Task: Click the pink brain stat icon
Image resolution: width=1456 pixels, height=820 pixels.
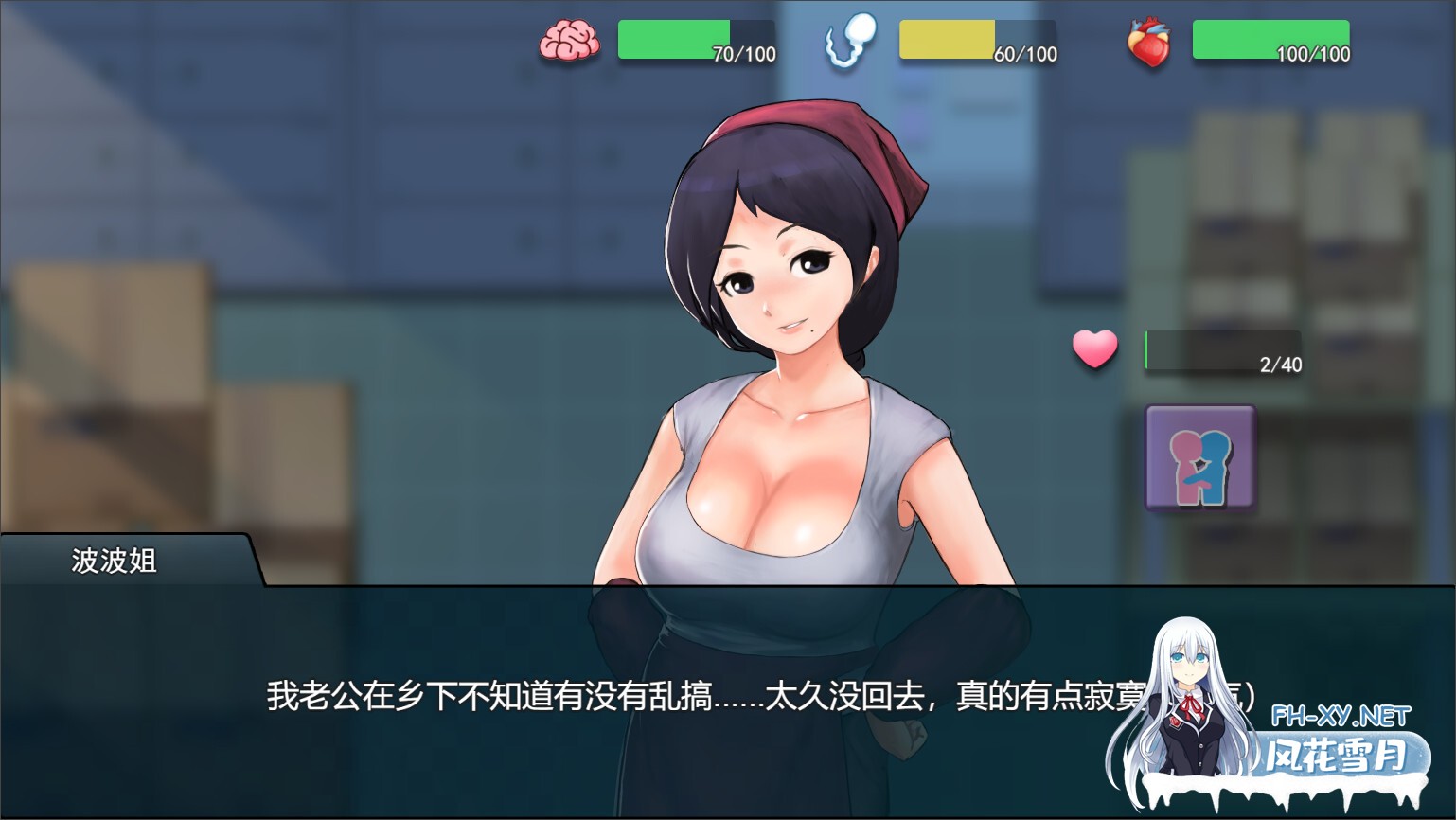Action: 569,40
